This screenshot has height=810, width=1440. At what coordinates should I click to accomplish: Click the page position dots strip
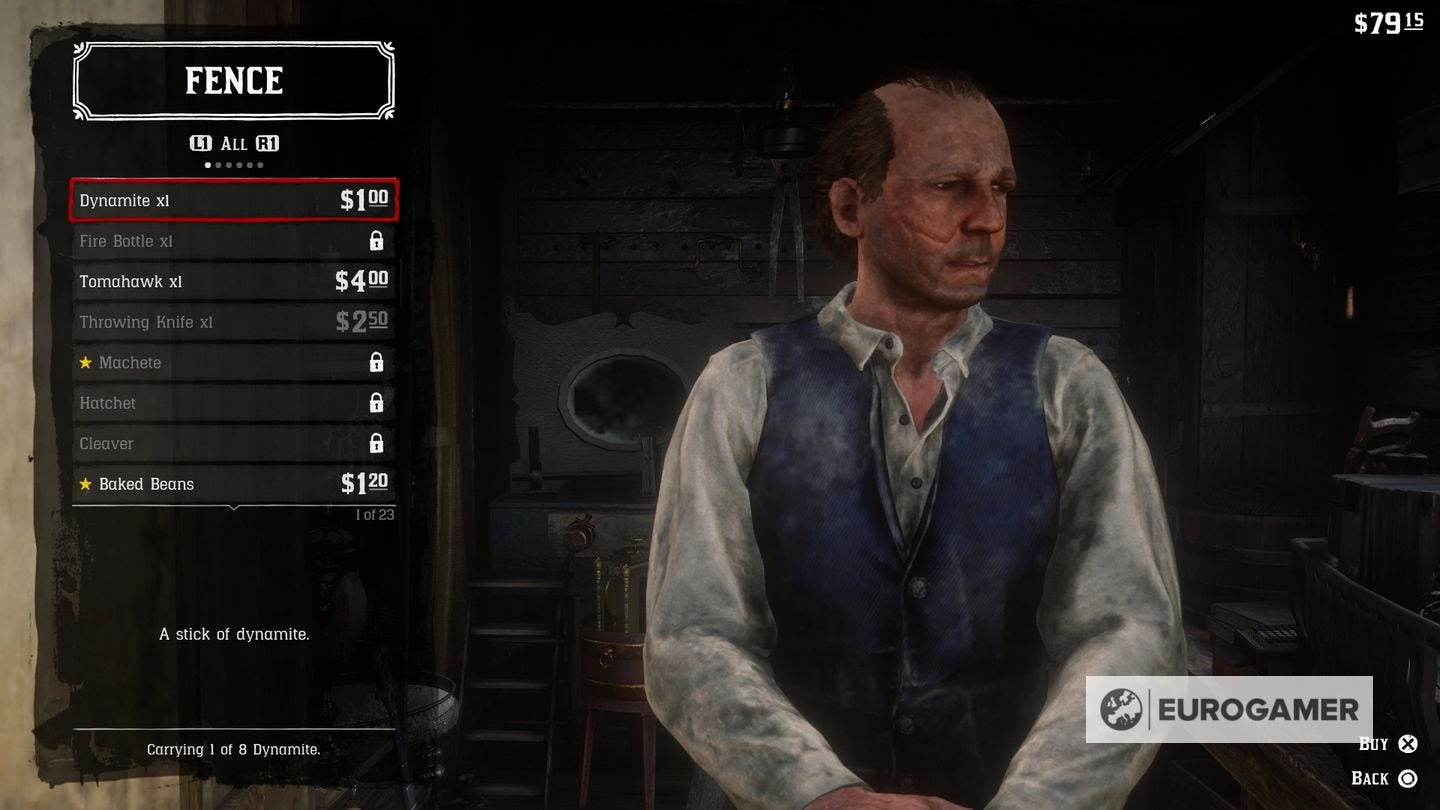point(233,163)
